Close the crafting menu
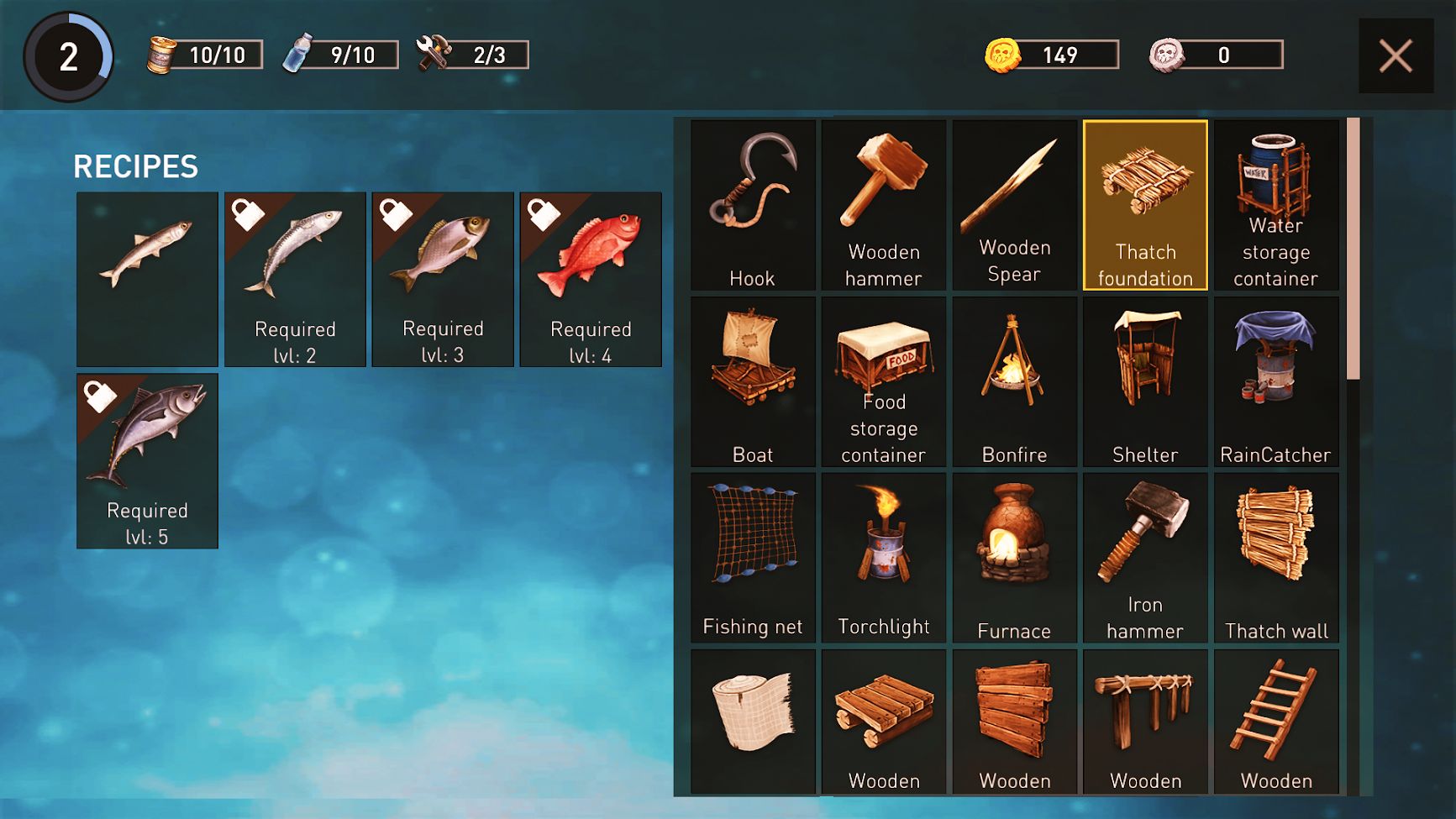1456x819 pixels. pyautogui.click(x=1396, y=56)
